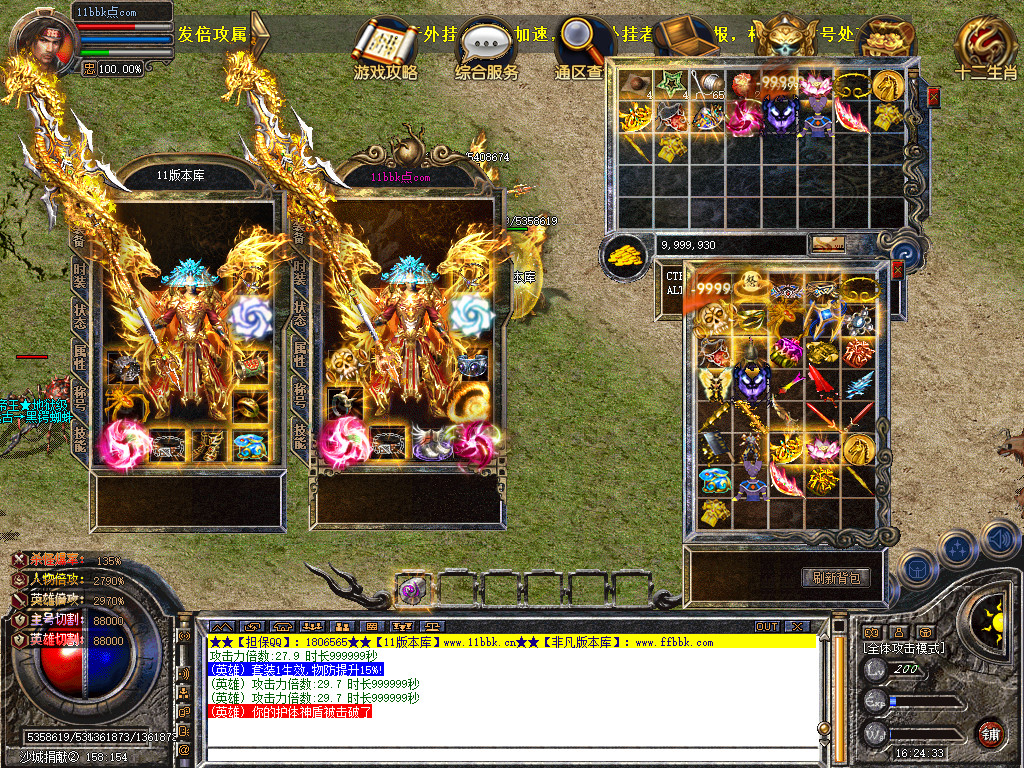Close the lower hero bag window
This screenshot has height=768, width=1024.
click(897, 270)
